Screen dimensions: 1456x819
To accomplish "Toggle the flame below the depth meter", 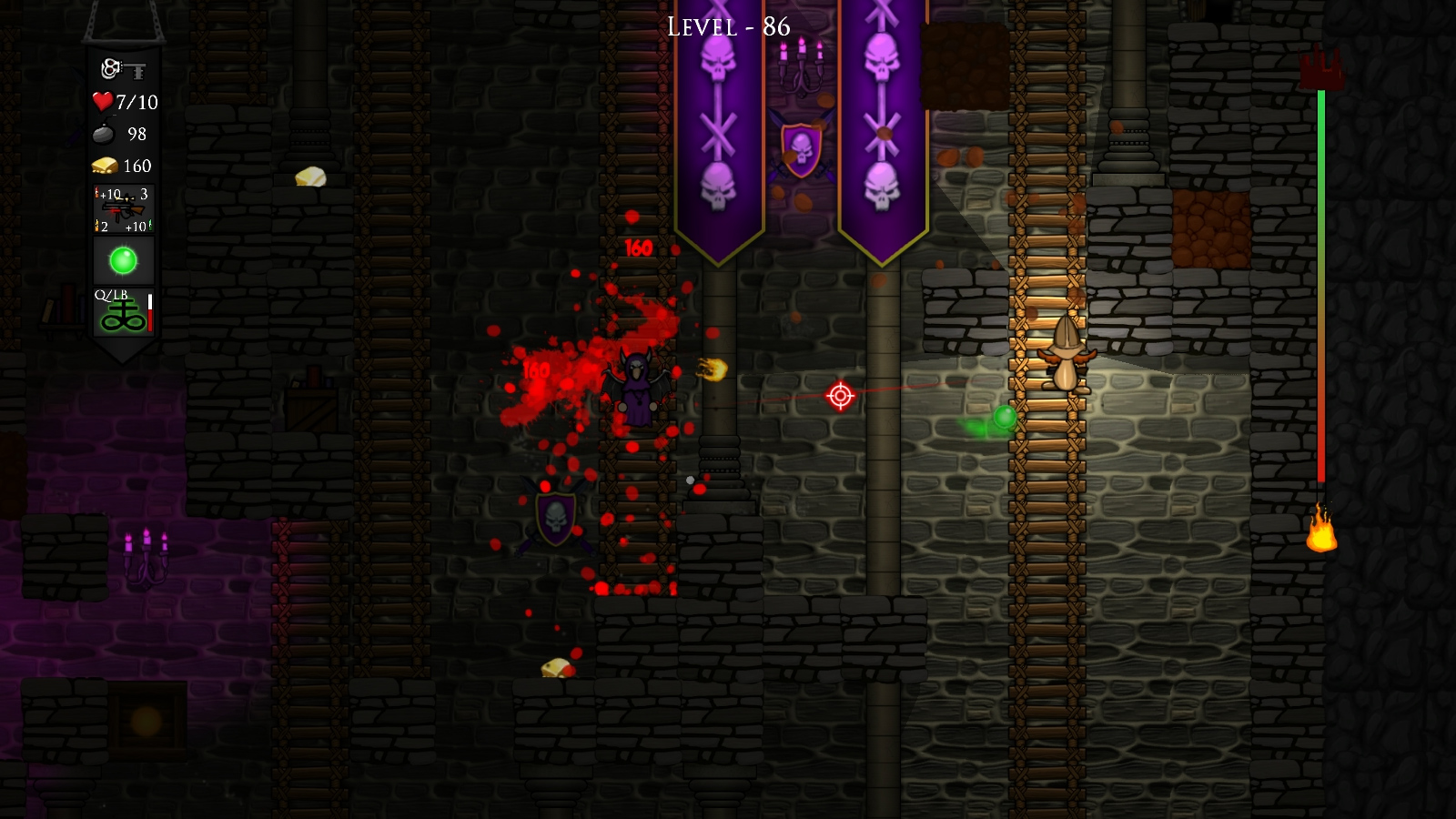I will coord(1321,533).
